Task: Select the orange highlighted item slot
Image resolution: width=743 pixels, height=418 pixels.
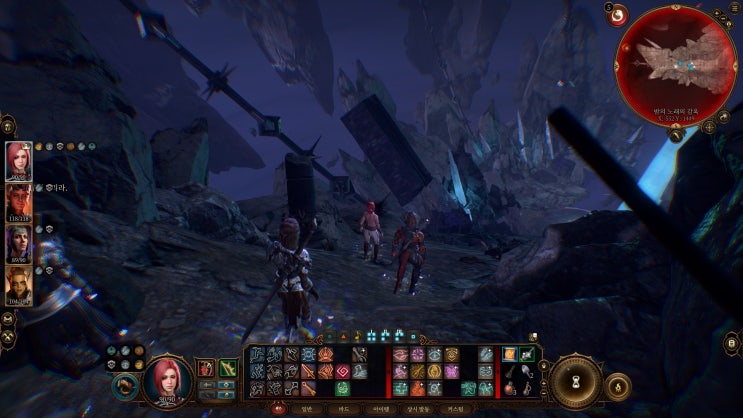Action: 510,355
